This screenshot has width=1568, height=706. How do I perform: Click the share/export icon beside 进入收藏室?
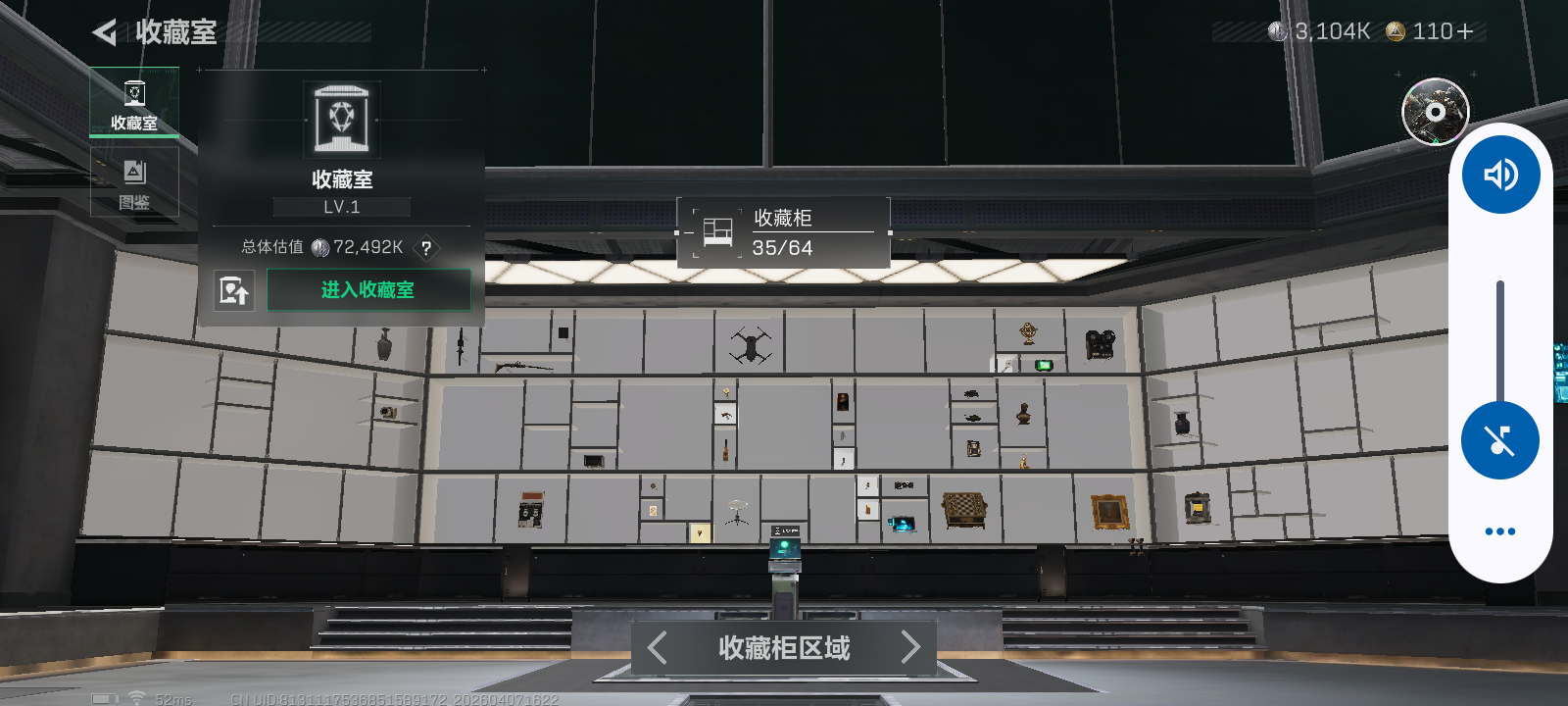click(233, 290)
